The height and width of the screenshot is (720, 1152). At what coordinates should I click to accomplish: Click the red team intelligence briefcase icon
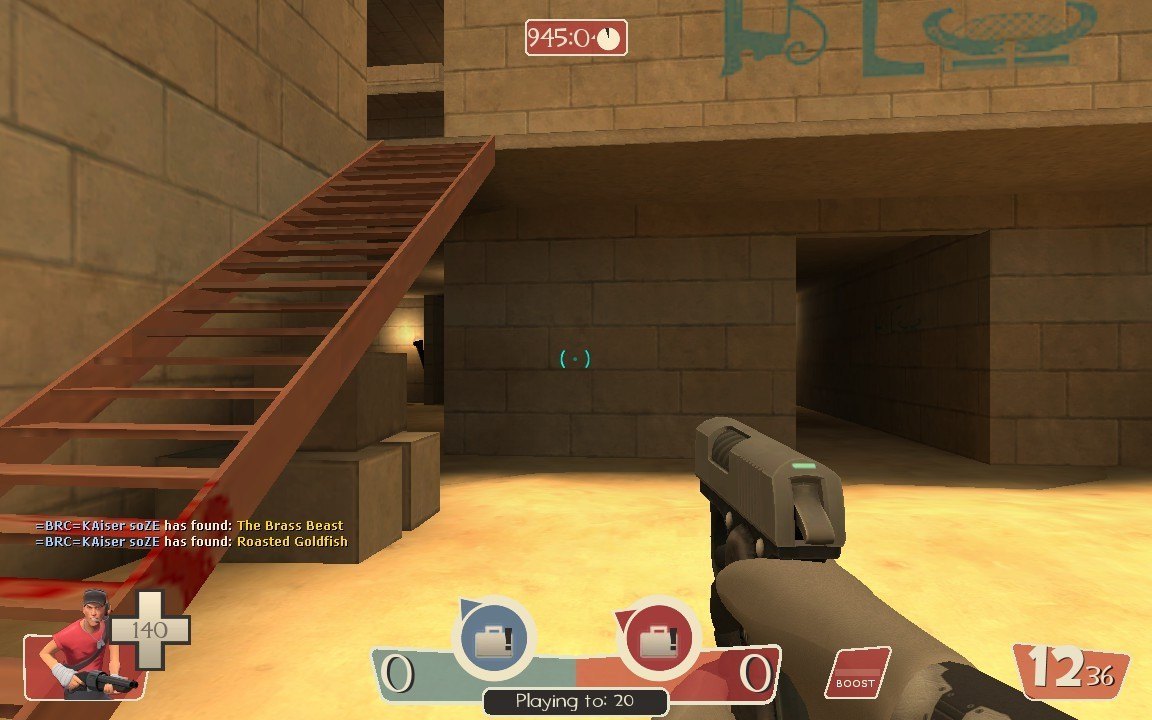coord(658,638)
